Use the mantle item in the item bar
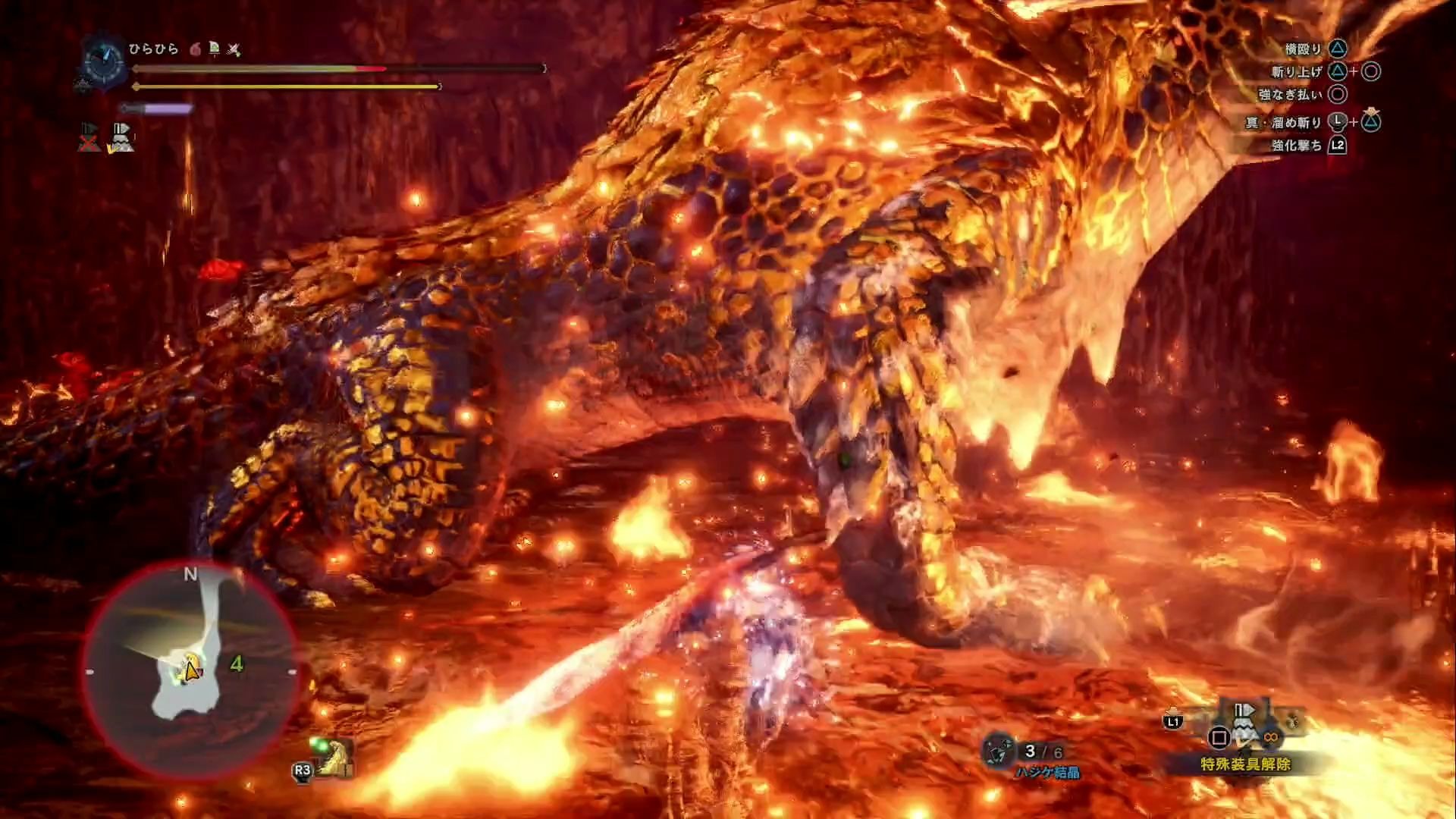Viewport: 1456px width, 819px height. click(1244, 726)
